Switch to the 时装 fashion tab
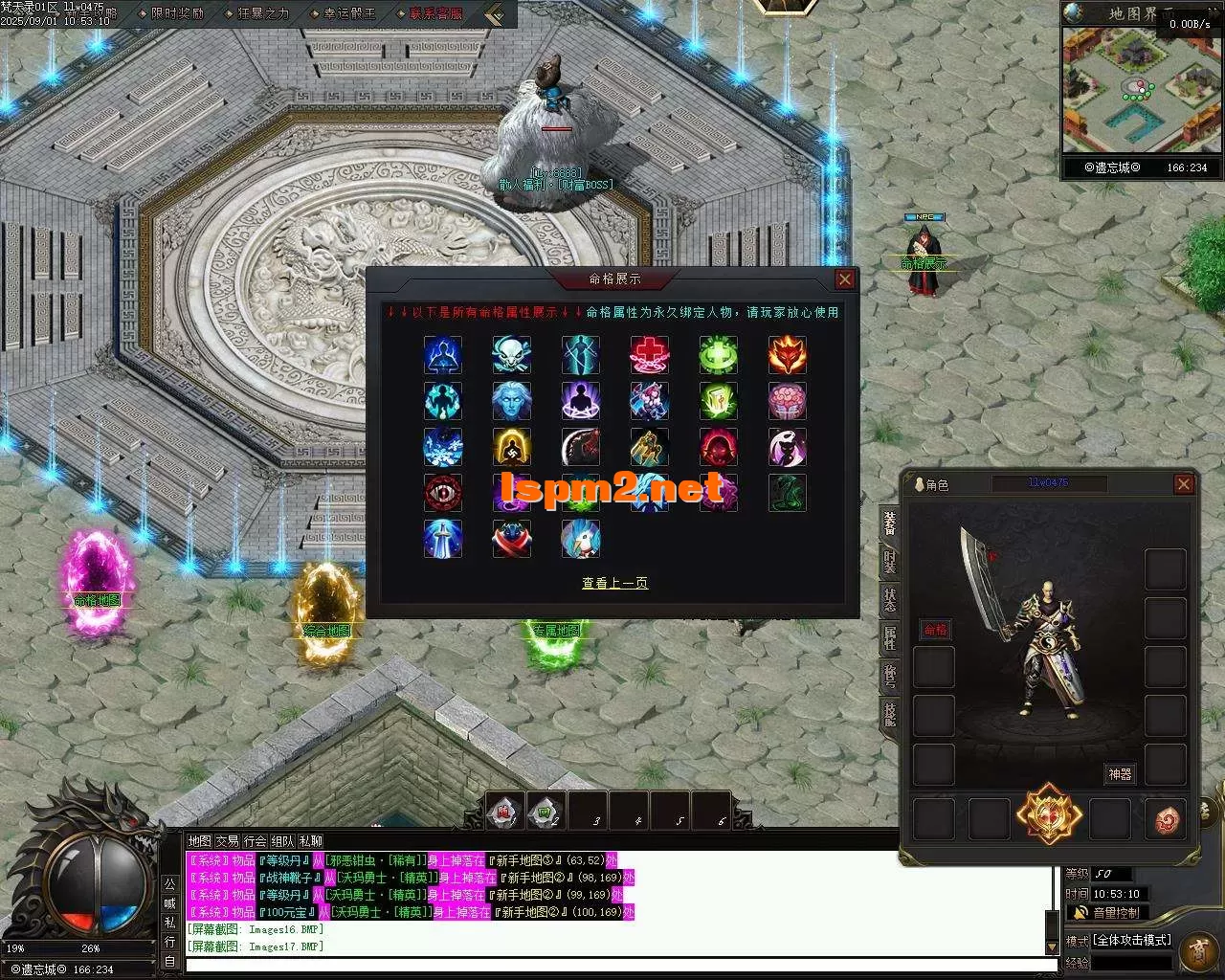Viewport: 1225px width, 980px height. [890, 563]
